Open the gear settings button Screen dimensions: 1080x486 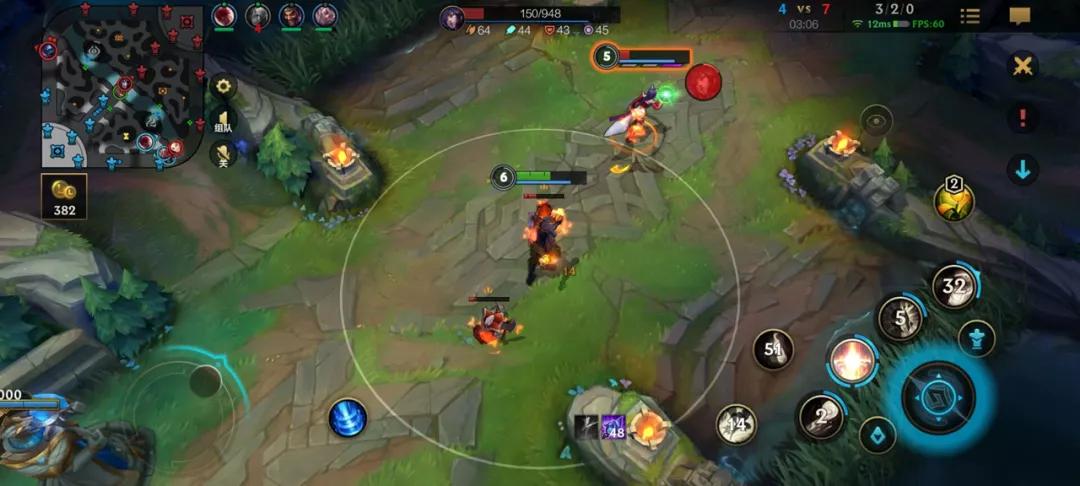tap(223, 86)
